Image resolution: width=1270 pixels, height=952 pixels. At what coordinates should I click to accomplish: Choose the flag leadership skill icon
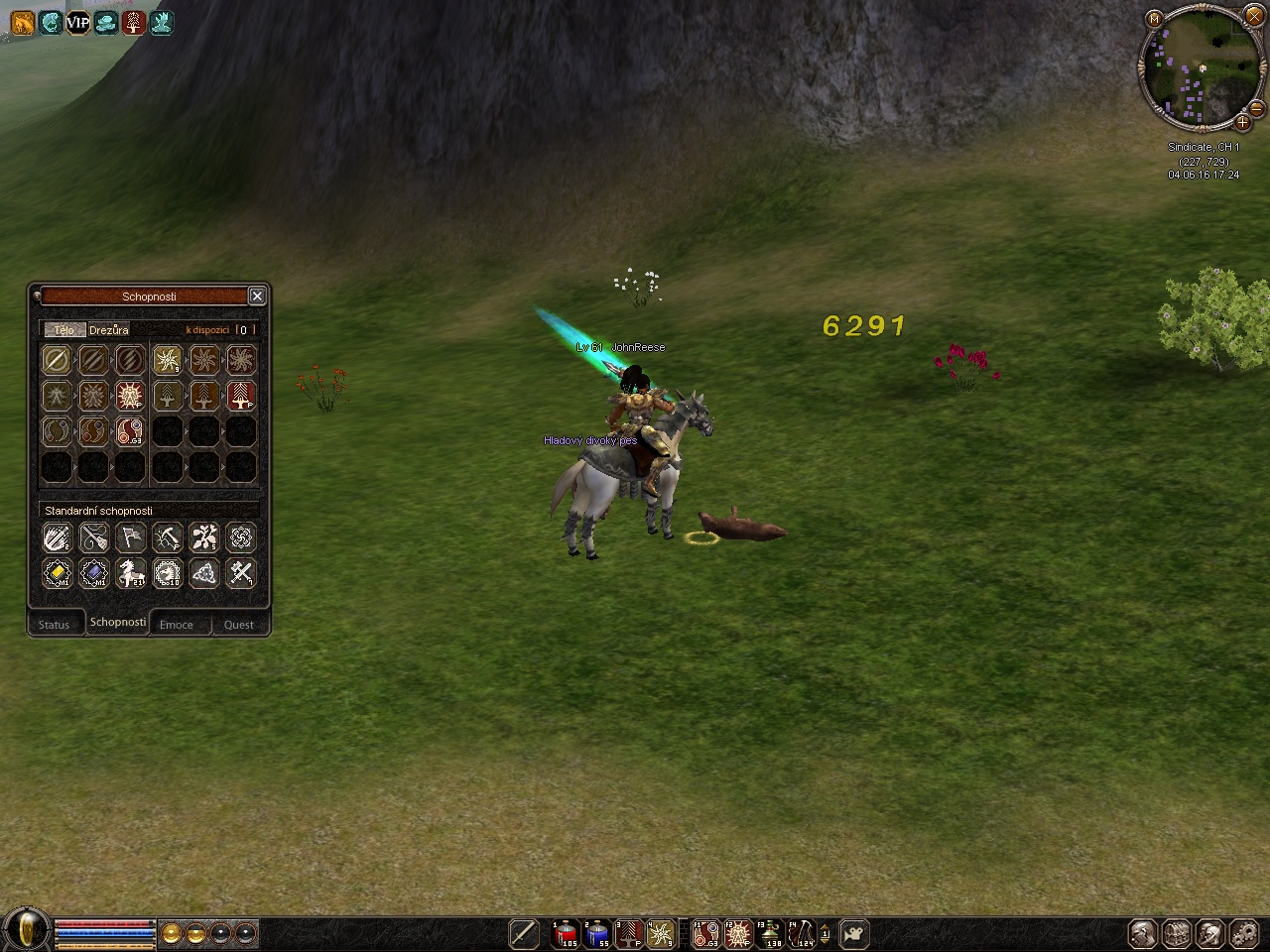click(130, 537)
